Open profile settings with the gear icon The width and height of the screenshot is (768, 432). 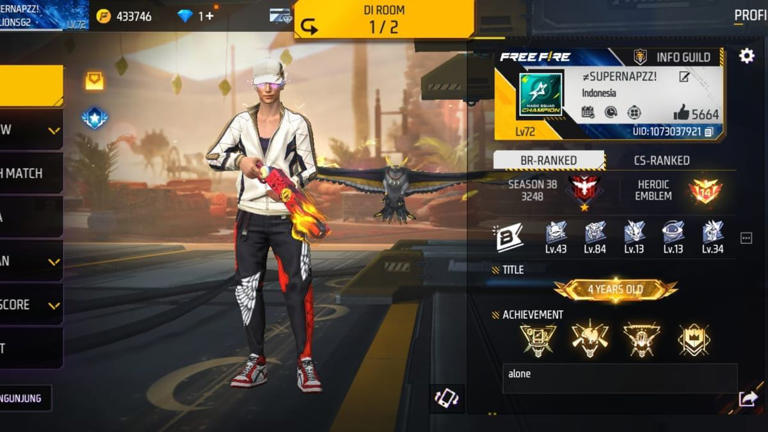(x=746, y=56)
